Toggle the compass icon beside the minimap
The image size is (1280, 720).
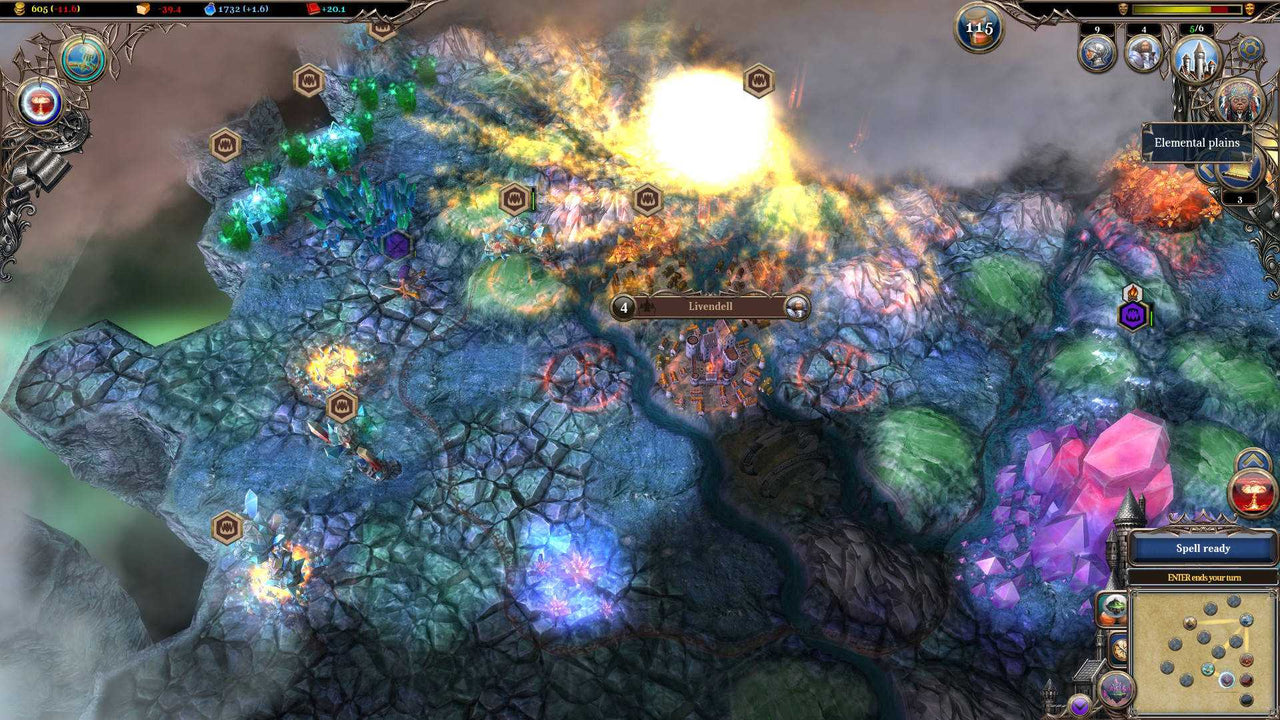point(1119,650)
